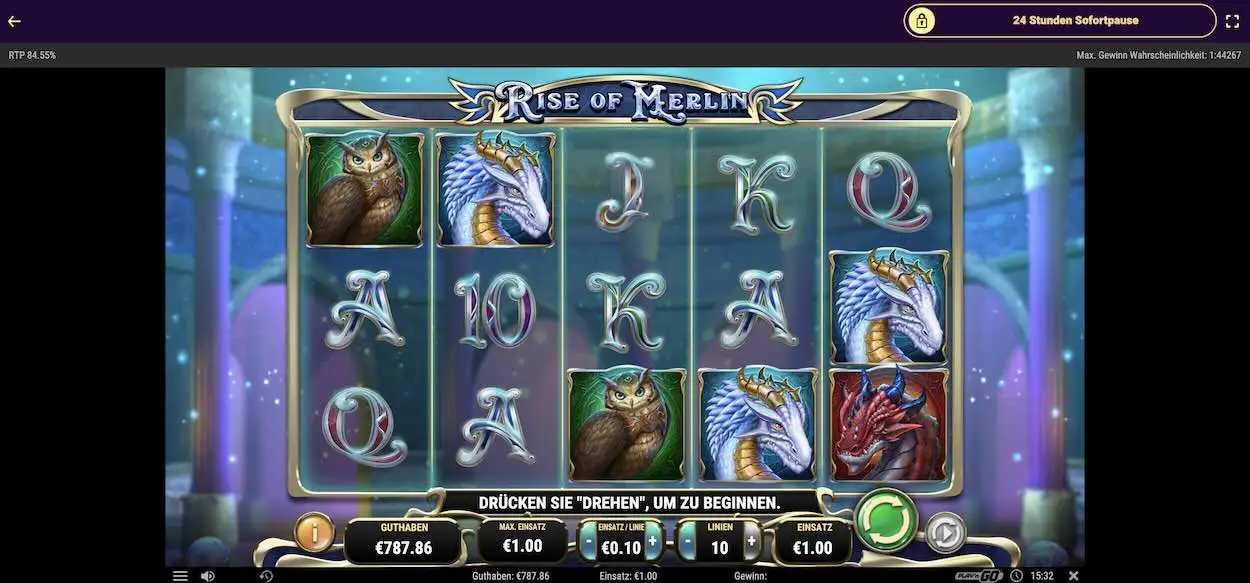
Task: Activate the 24 Stunden Sofortpause button
Action: [x=1059, y=20]
